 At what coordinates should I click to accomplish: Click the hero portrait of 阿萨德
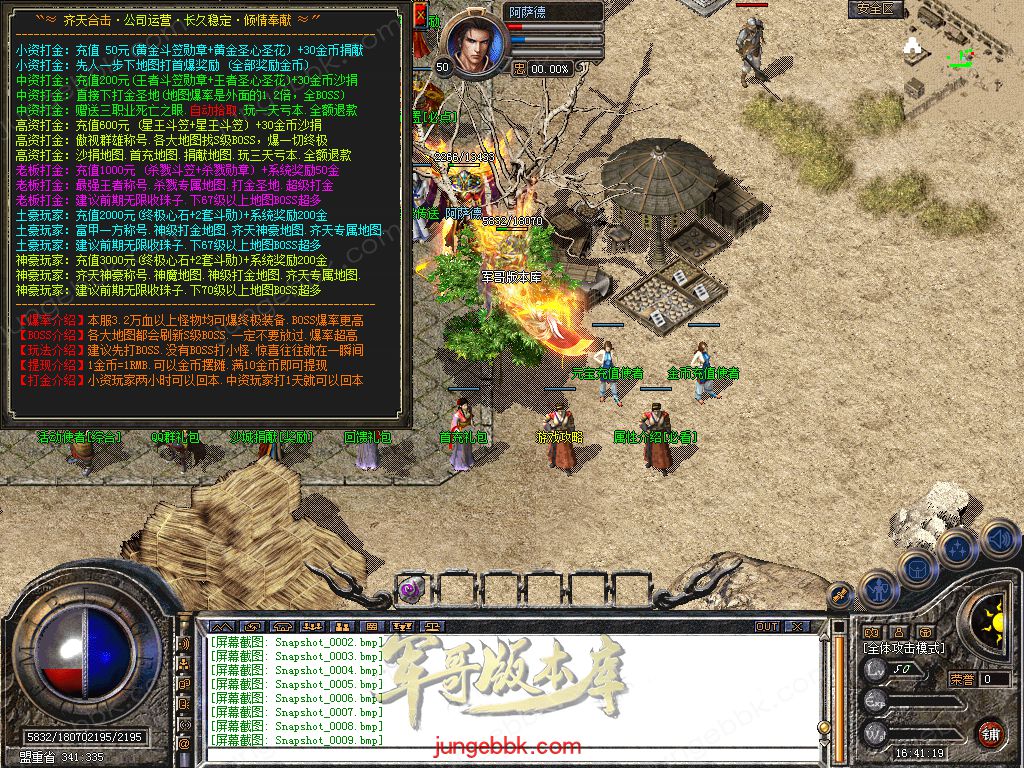coord(475,41)
